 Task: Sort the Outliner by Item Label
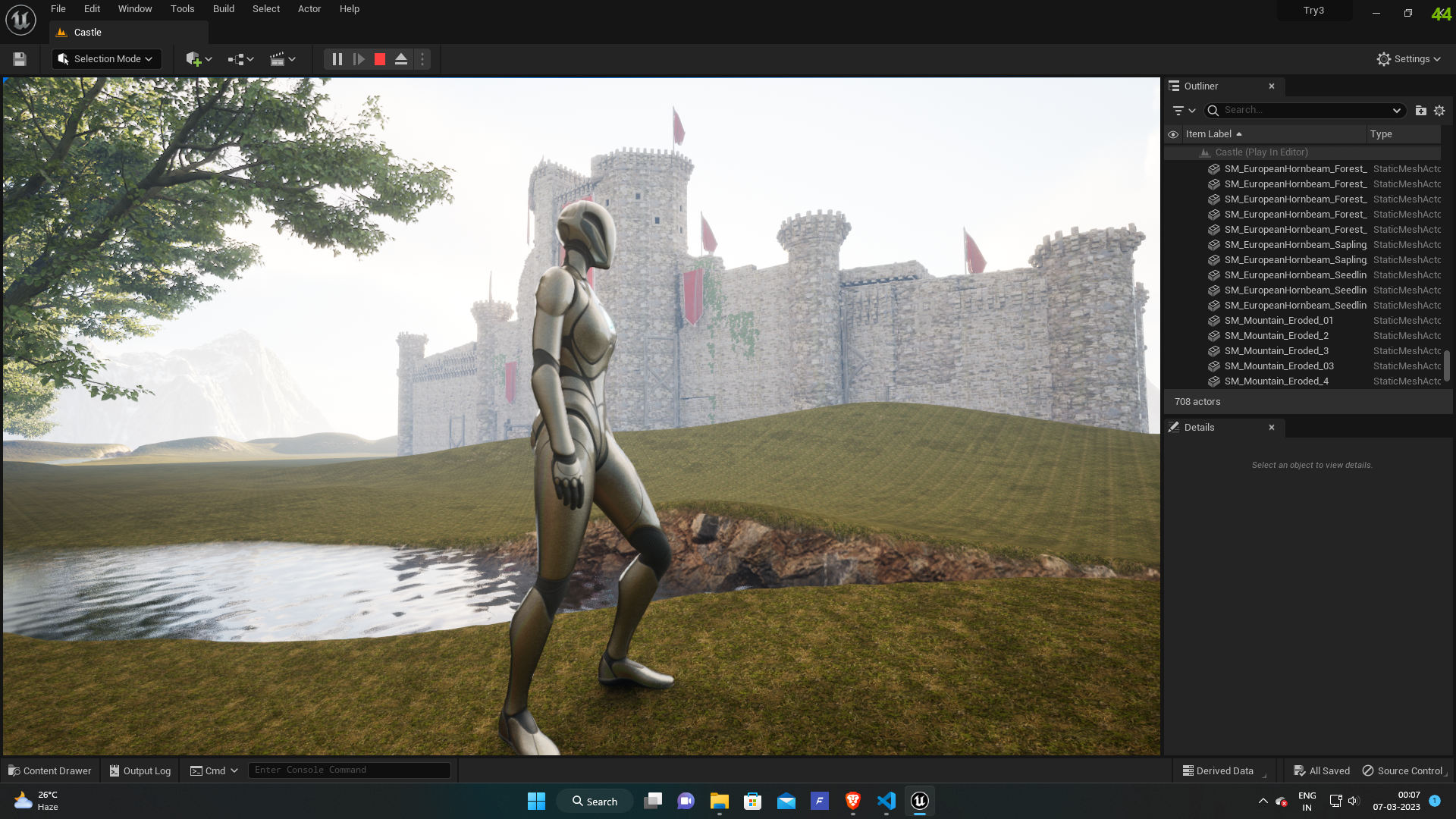pyautogui.click(x=1209, y=134)
